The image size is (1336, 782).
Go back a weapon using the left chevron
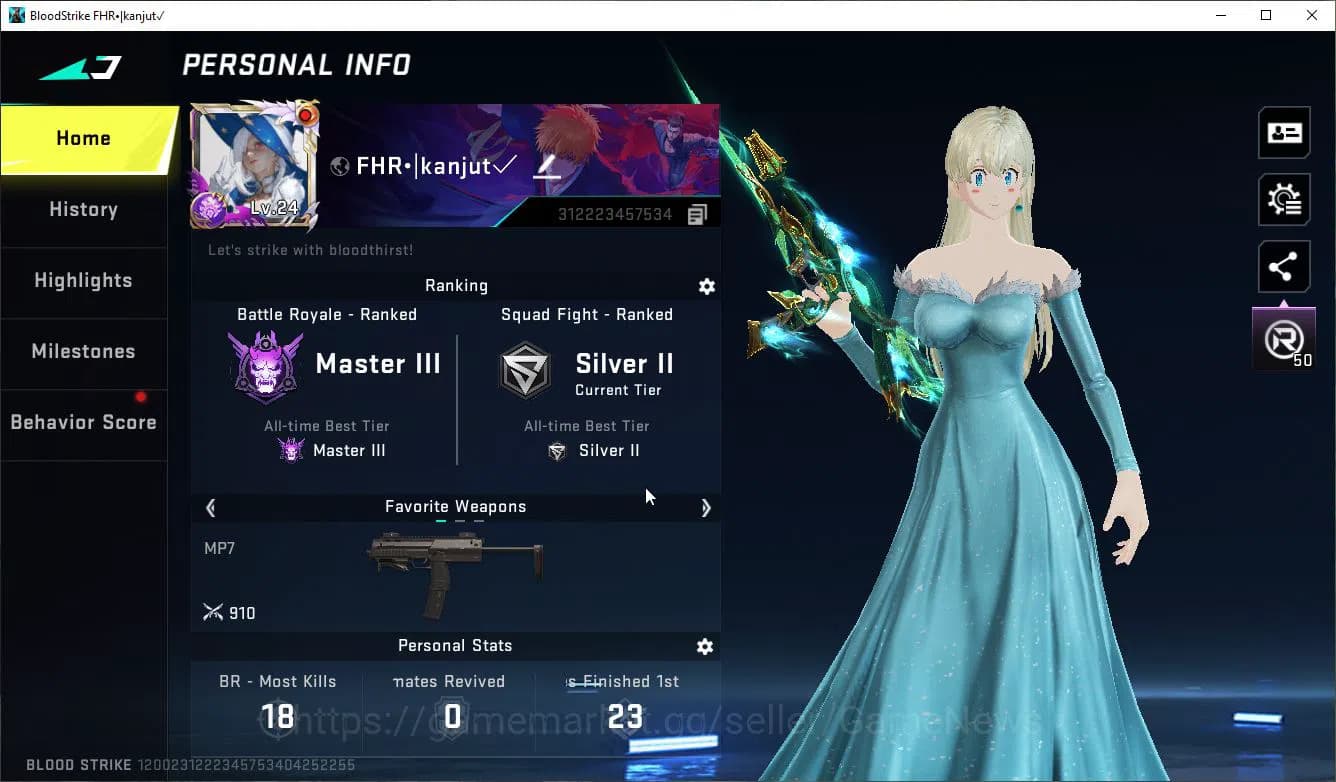210,508
